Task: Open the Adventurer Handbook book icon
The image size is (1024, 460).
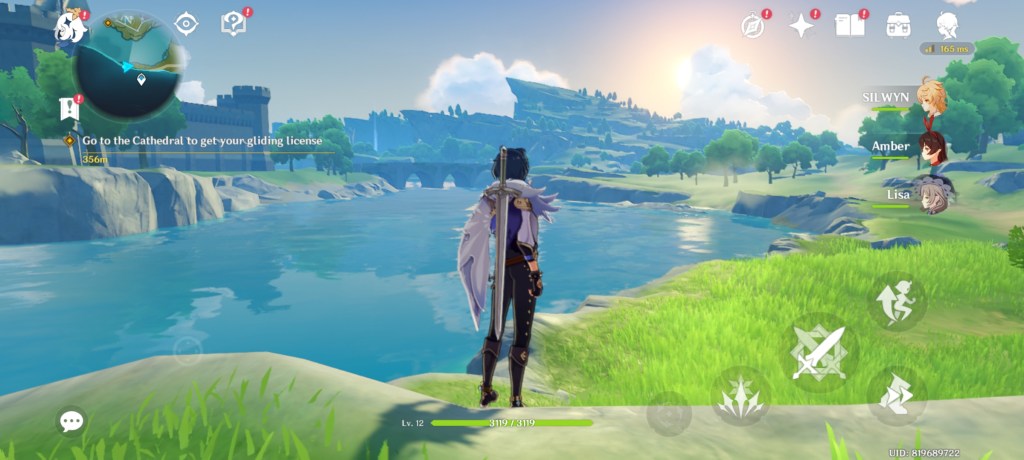Action: click(849, 25)
